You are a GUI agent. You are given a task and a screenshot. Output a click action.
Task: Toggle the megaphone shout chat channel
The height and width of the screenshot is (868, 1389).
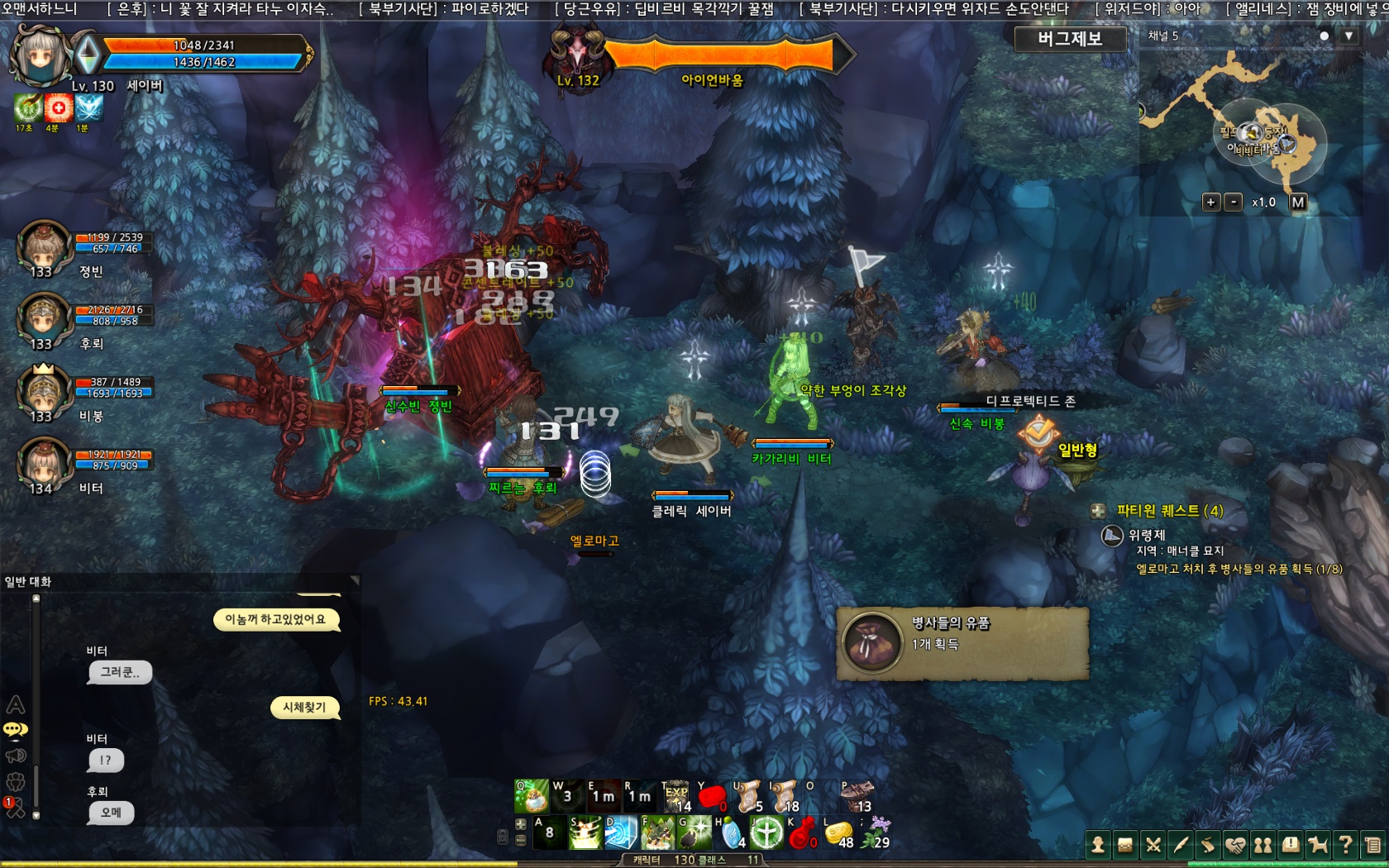(15, 754)
